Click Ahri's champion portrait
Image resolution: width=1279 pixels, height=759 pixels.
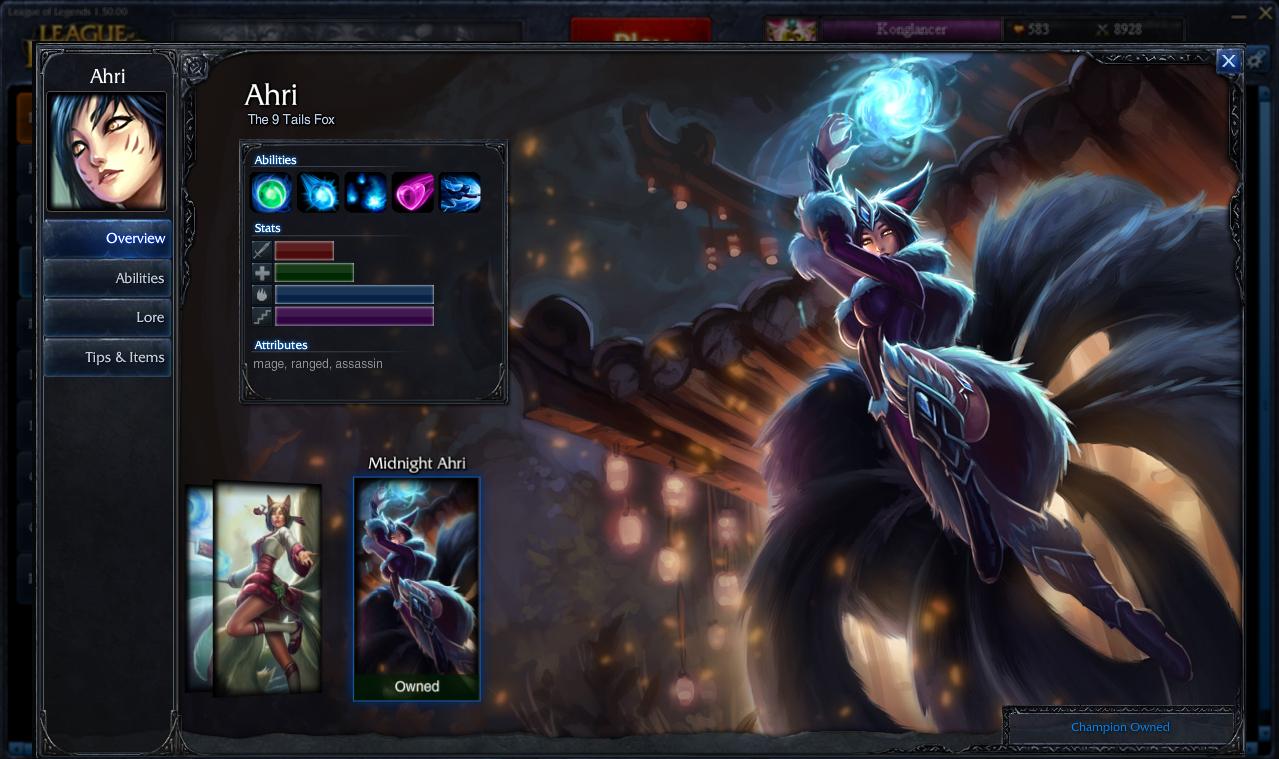pos(107,151)
